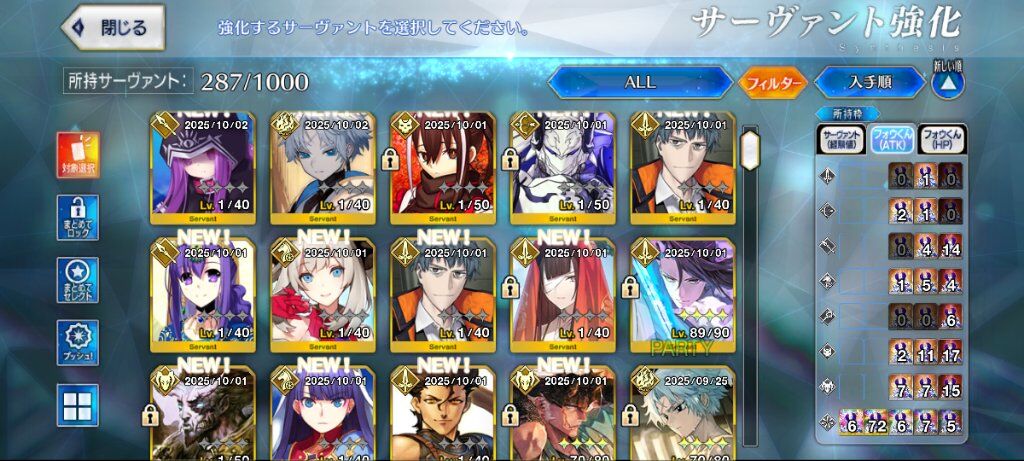Switch to the フォウくん(HP) tab

(x=942, y=139)
